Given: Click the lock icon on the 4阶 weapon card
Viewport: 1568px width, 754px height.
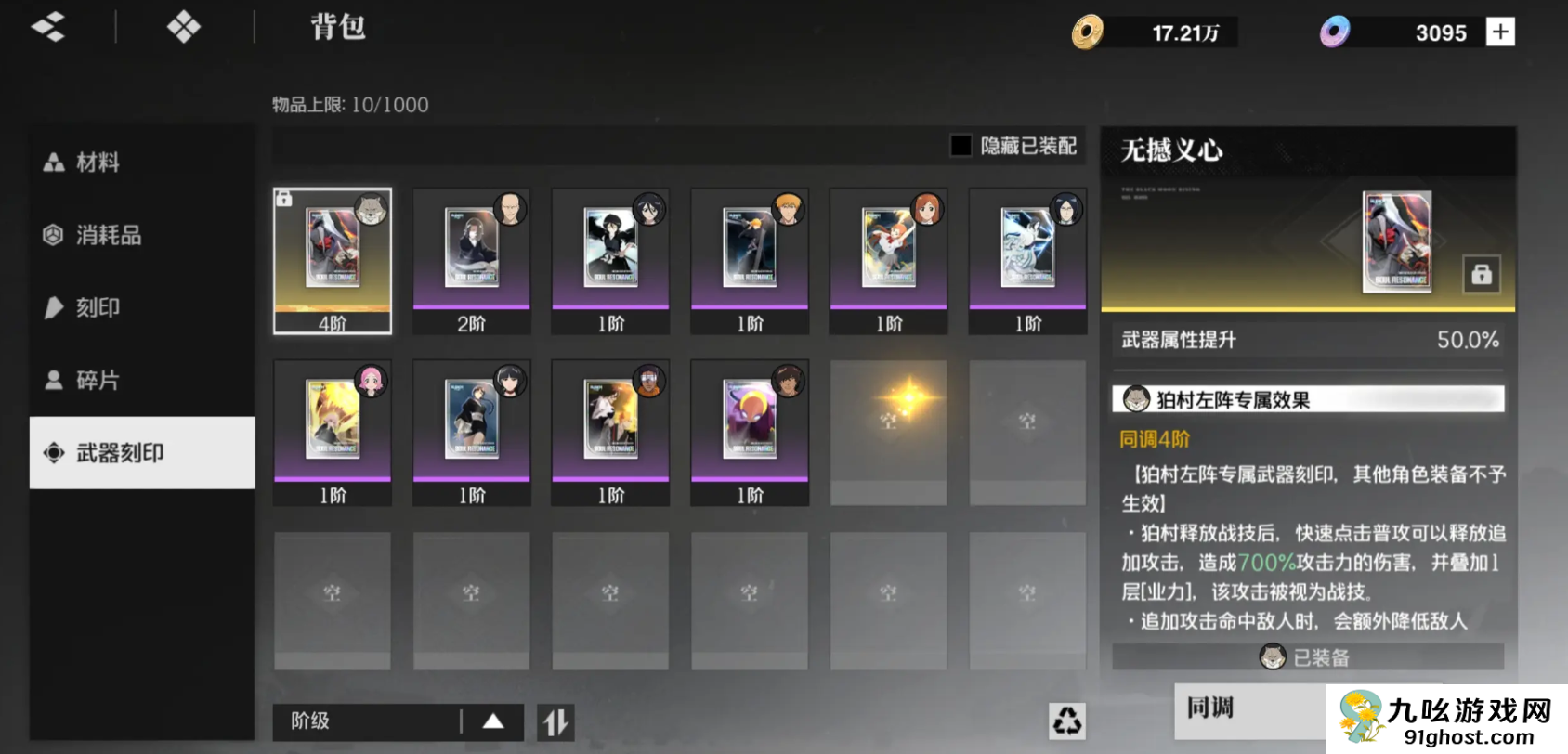Looking at the screenshot, I should (x=283, y=197).
